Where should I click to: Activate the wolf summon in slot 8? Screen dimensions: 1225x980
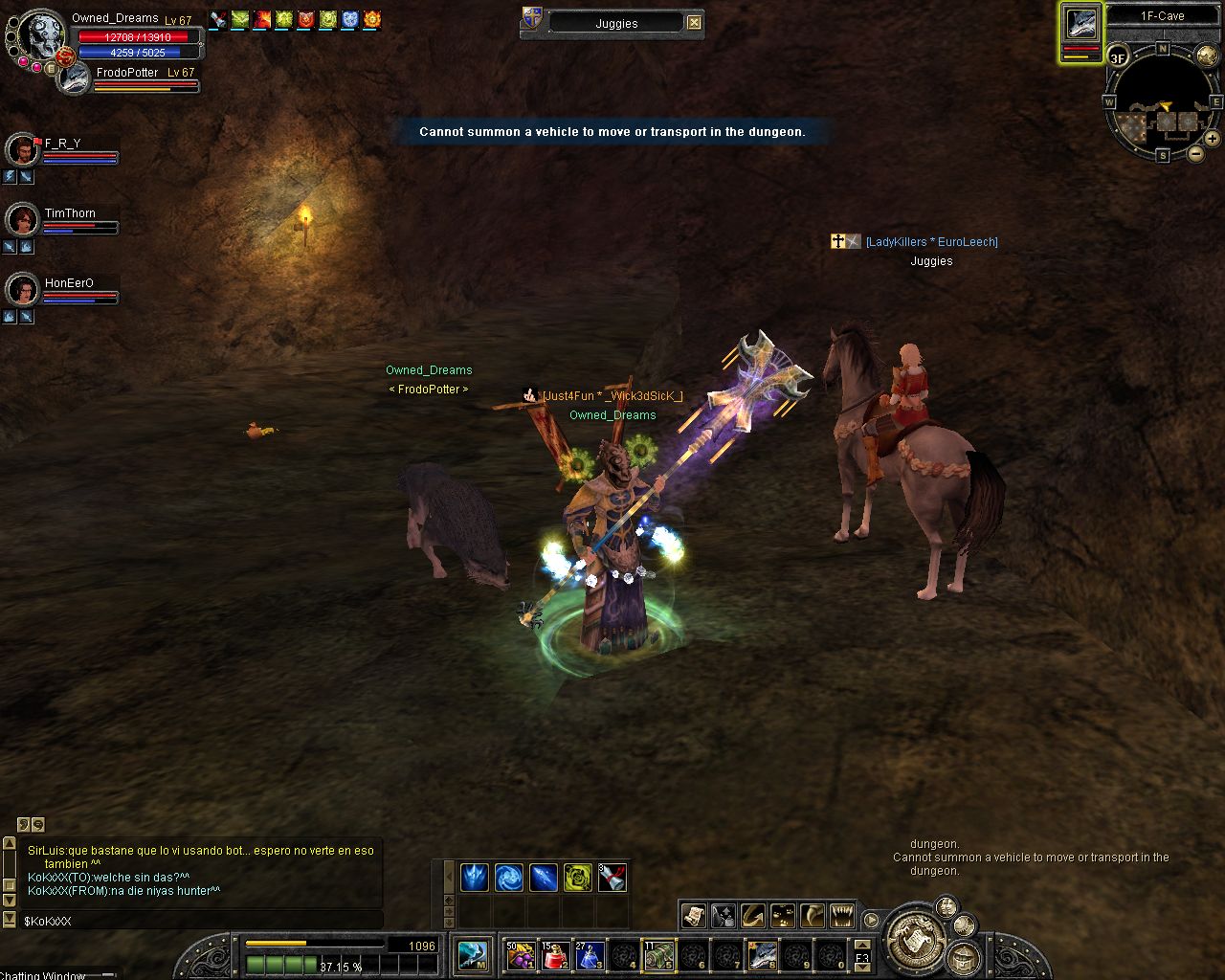pos(763,955)
